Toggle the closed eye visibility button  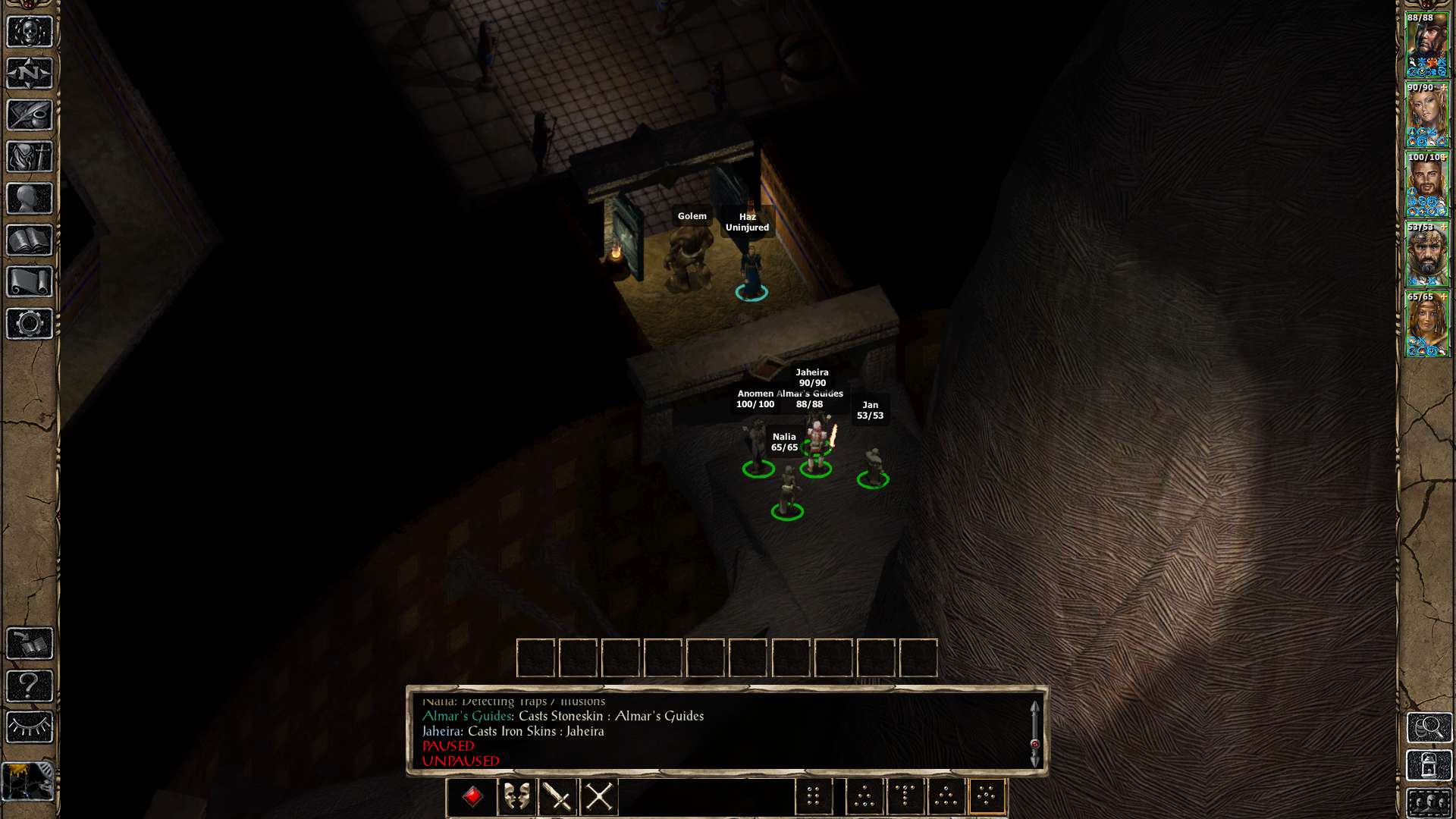(x=30, y=727)
